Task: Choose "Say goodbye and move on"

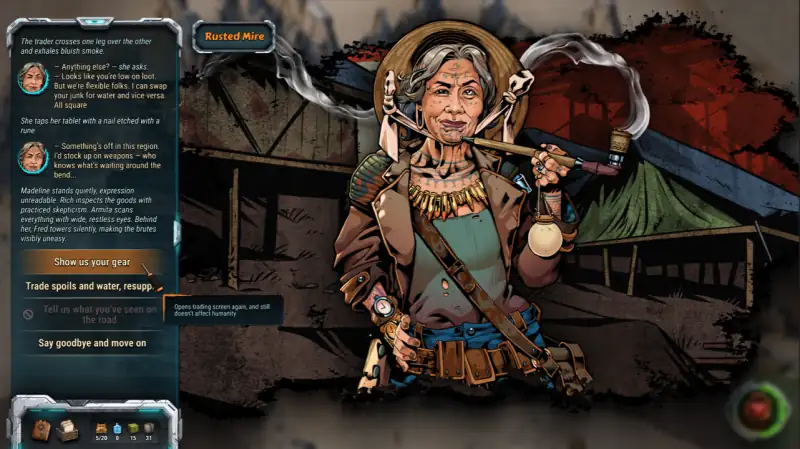Action: tap(92, 343)
